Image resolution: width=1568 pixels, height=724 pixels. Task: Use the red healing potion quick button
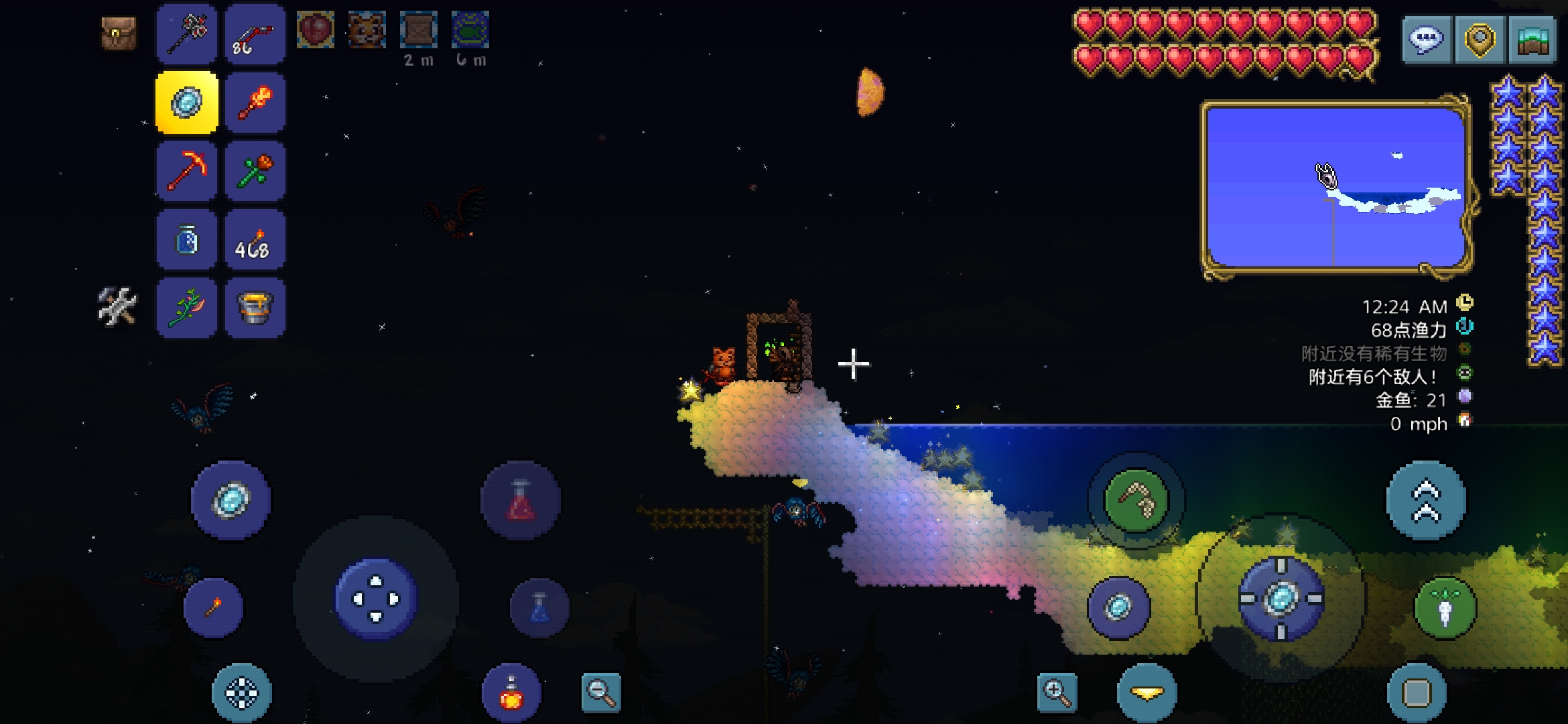(521, 500)
